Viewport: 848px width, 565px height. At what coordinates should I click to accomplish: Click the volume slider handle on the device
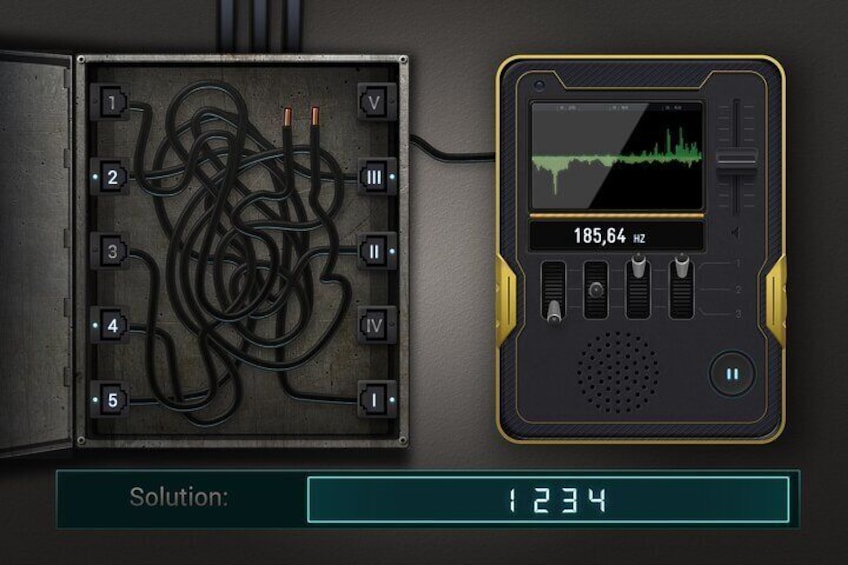pyautogui.click(x=738, y=160)
